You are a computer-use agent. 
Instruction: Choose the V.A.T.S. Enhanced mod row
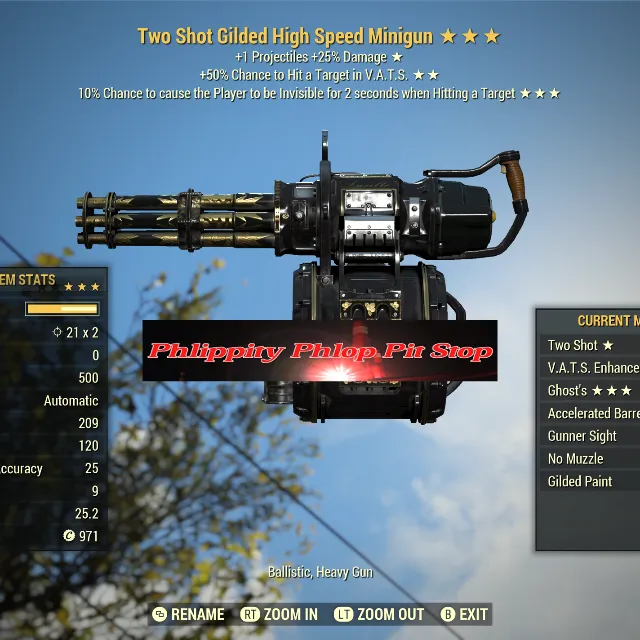[592, 368]
